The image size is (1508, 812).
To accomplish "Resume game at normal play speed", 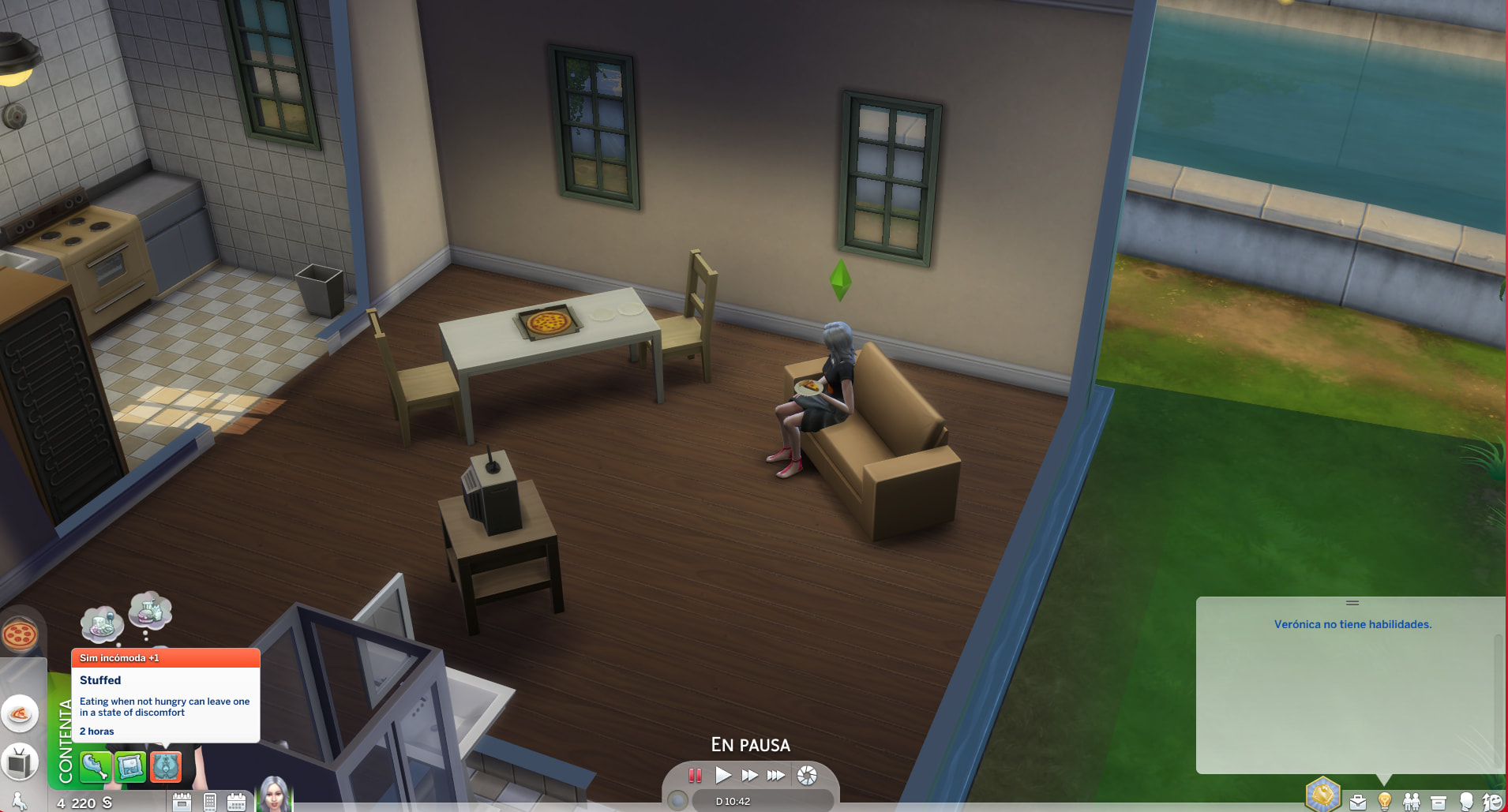I will (x=722, y=775).
